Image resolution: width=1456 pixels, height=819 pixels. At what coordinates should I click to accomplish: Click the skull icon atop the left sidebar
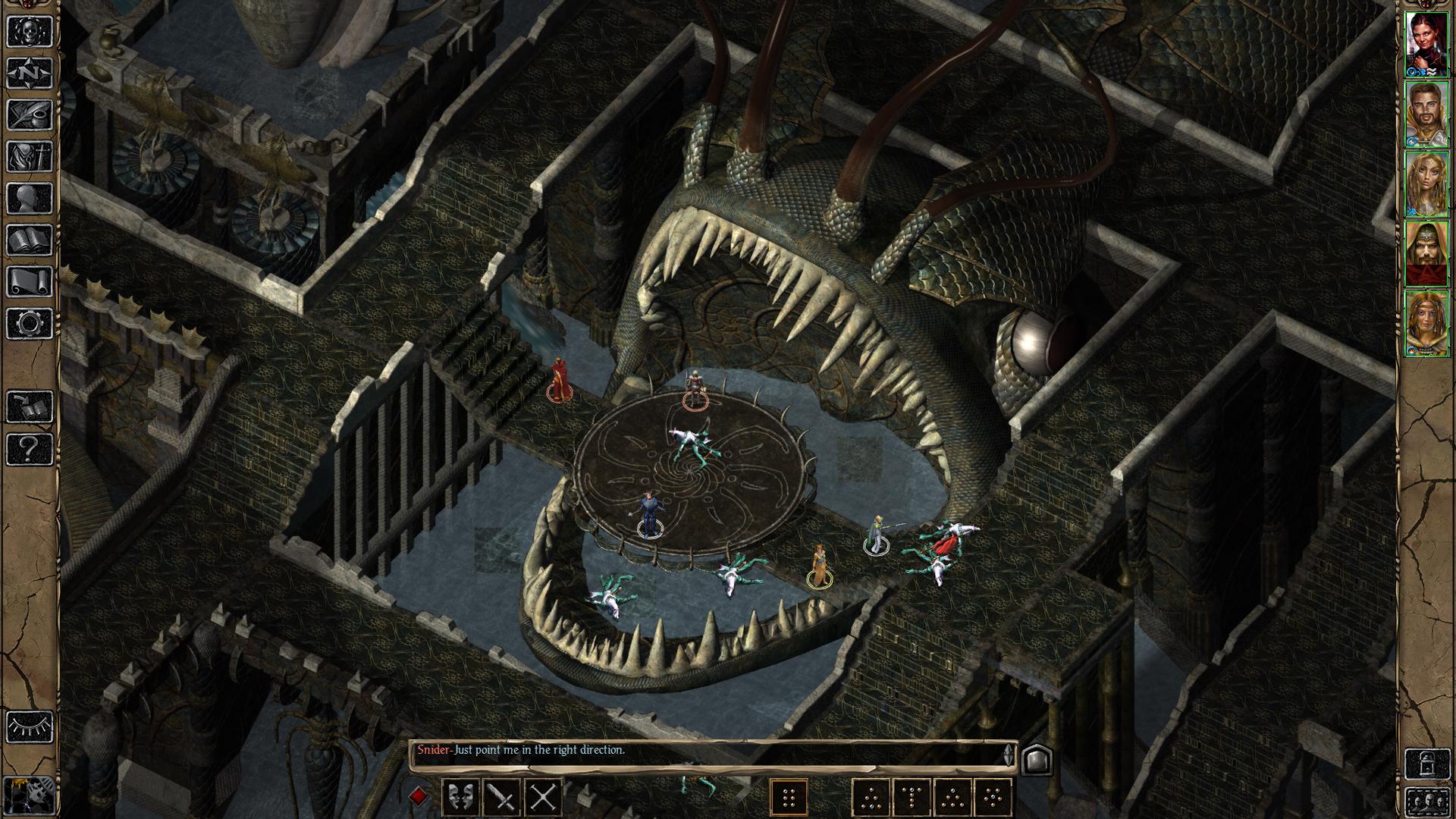click(x=28, y=30)
